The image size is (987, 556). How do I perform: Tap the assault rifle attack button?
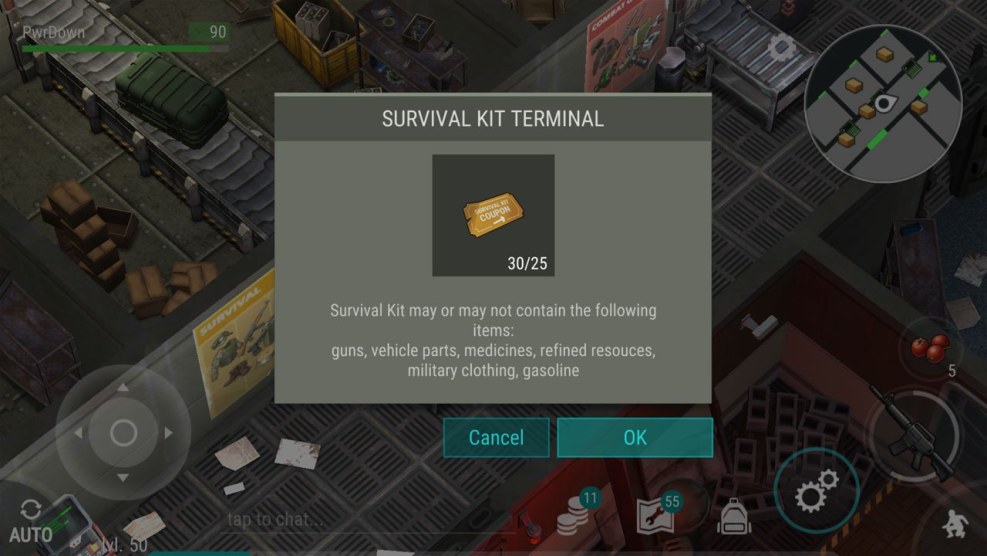(x=912, y=432)
